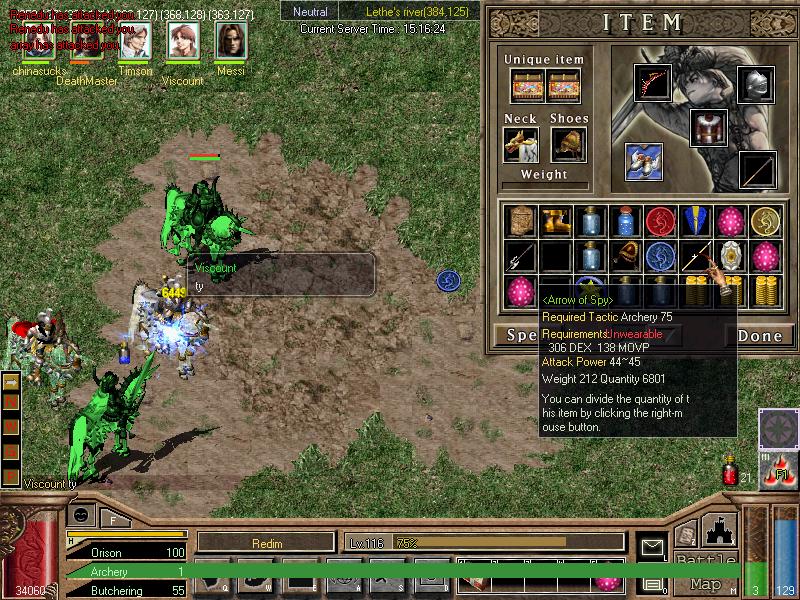Viewport: 800px width, 600px height.
Task: Click the dragon head Neck item
Action: coord(521,145)
